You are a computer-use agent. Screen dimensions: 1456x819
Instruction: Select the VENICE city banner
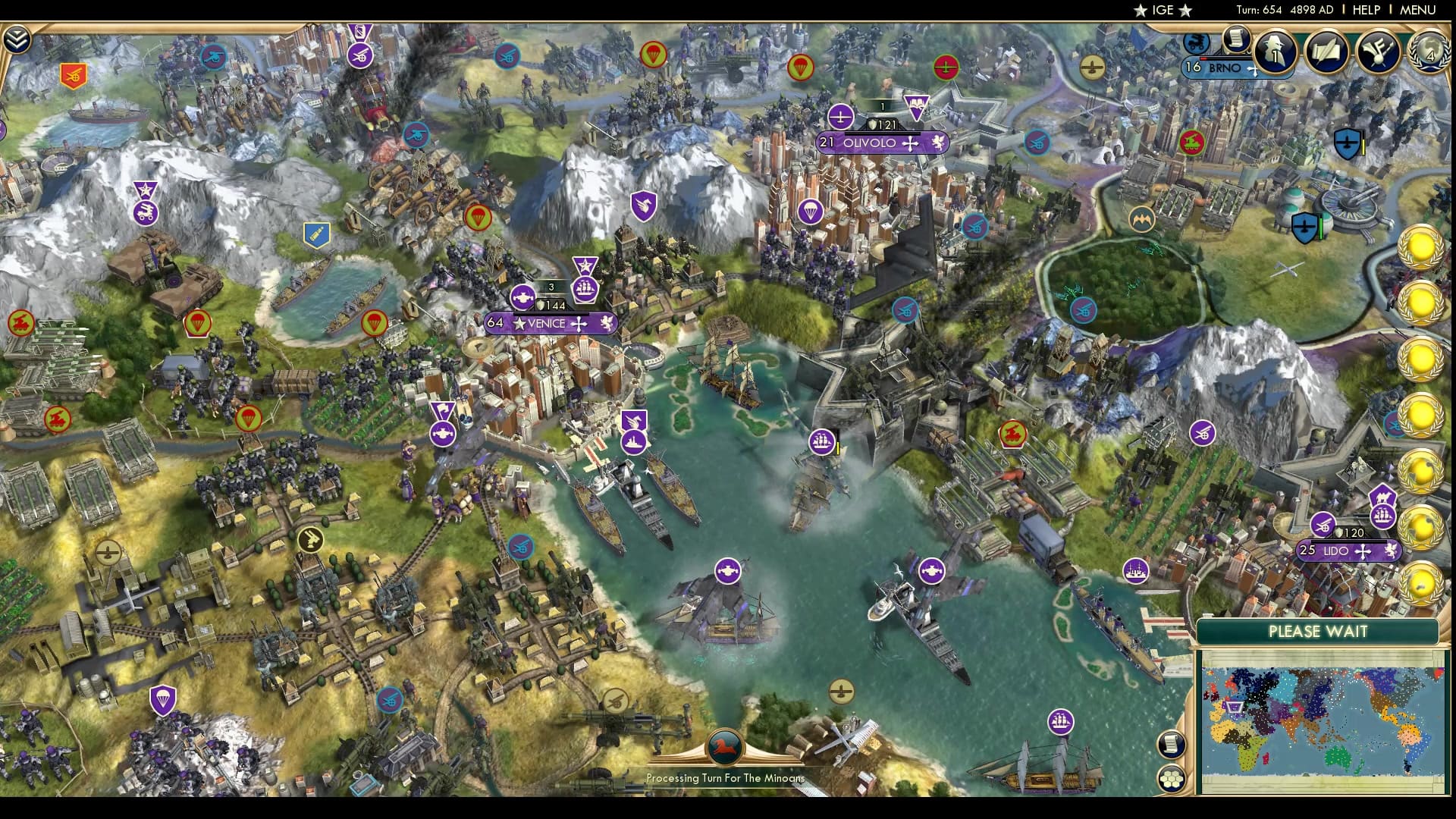click(x=548, y=322)
